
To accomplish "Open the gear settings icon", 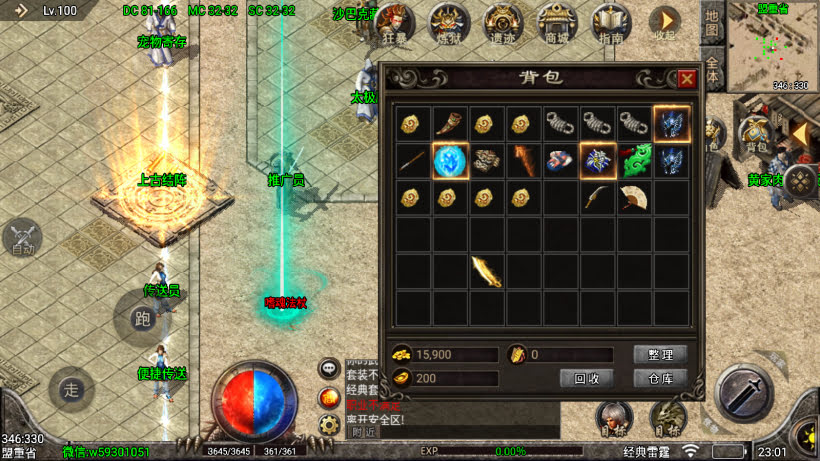I will (x=329, y=424).
